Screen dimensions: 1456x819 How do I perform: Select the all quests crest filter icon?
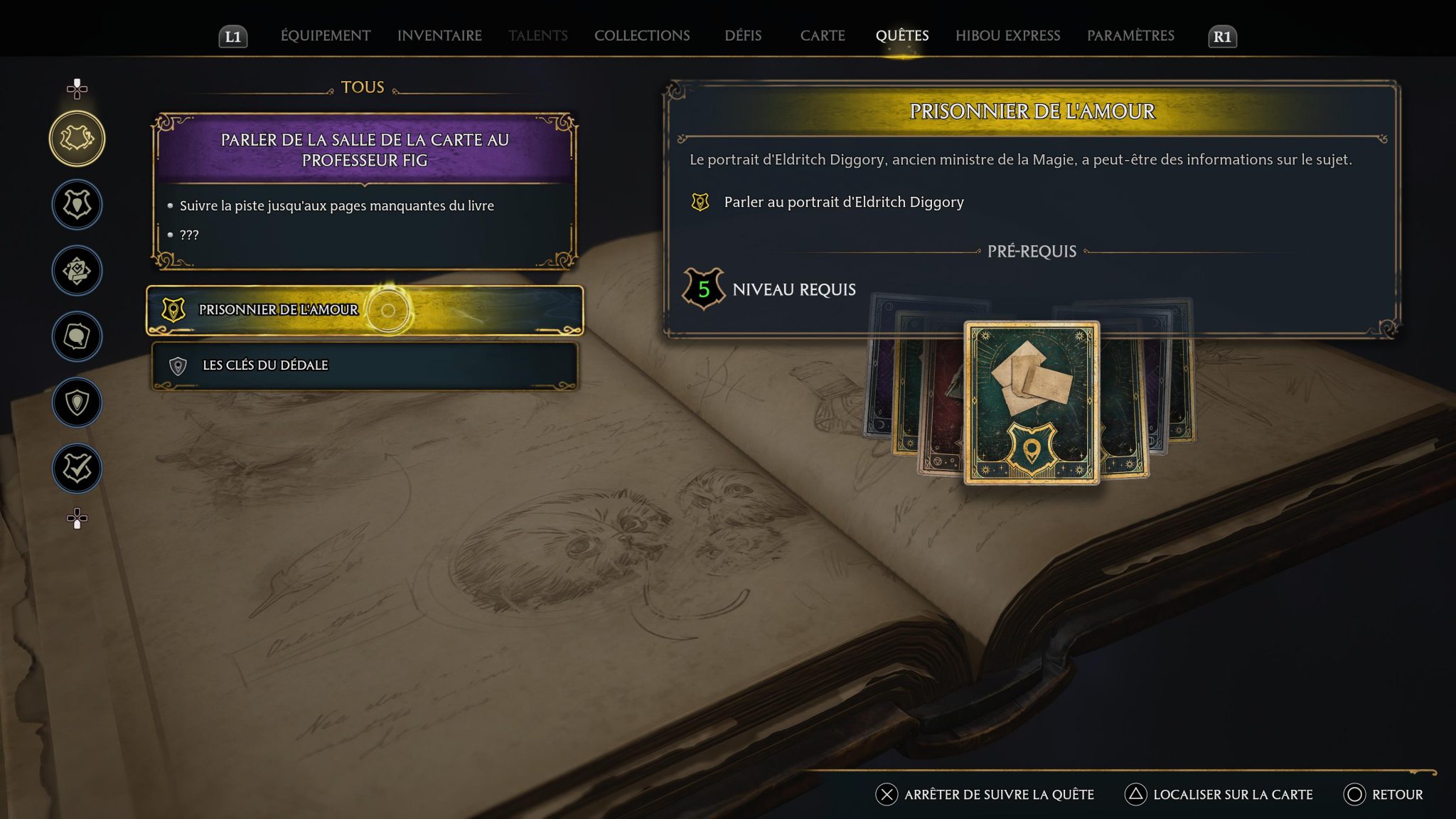coord(77,139)
